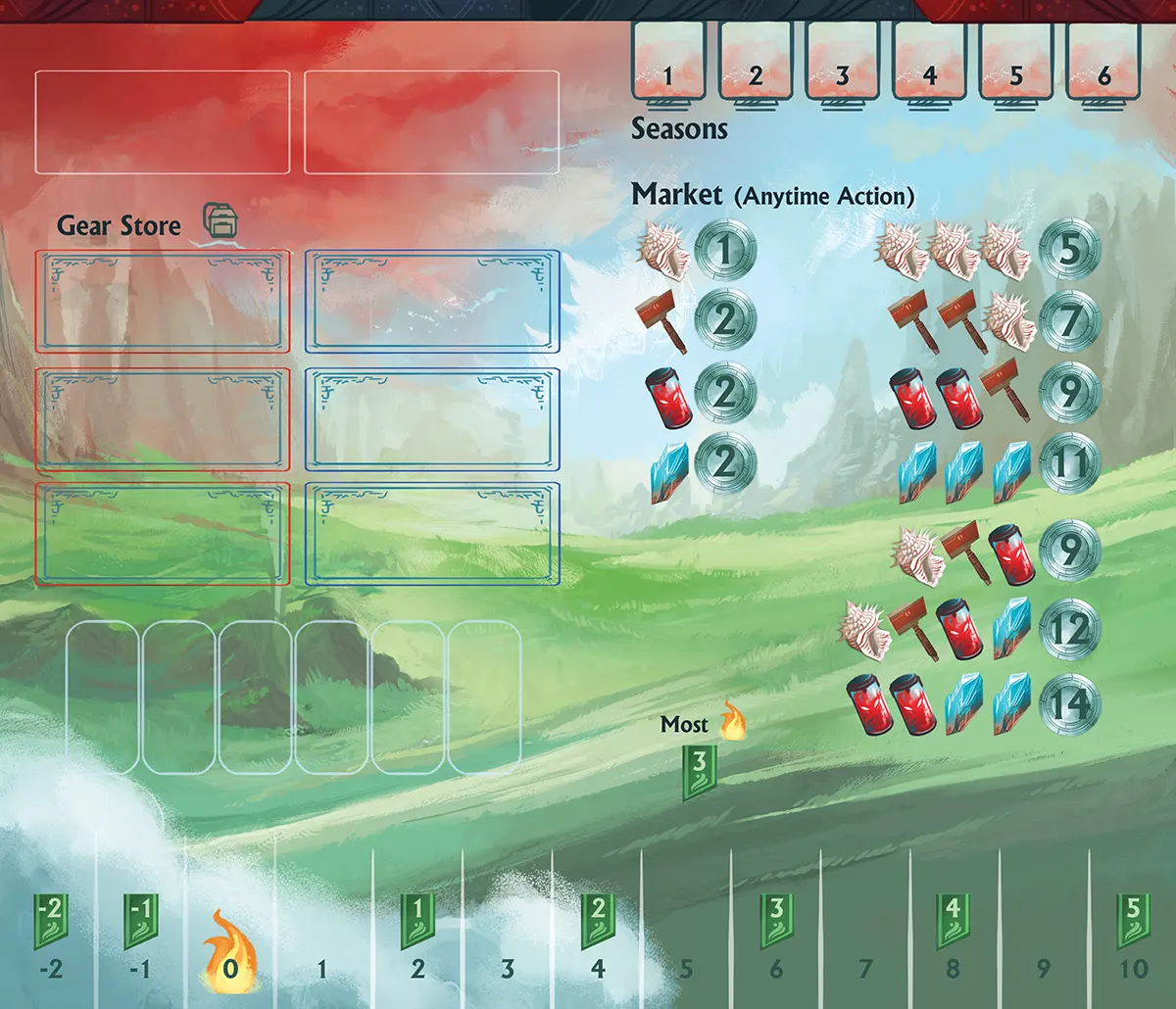Trade three blue crystals for 11 coins
The width and height of the screenshot is (1176, 1009).
[1068, 462]
